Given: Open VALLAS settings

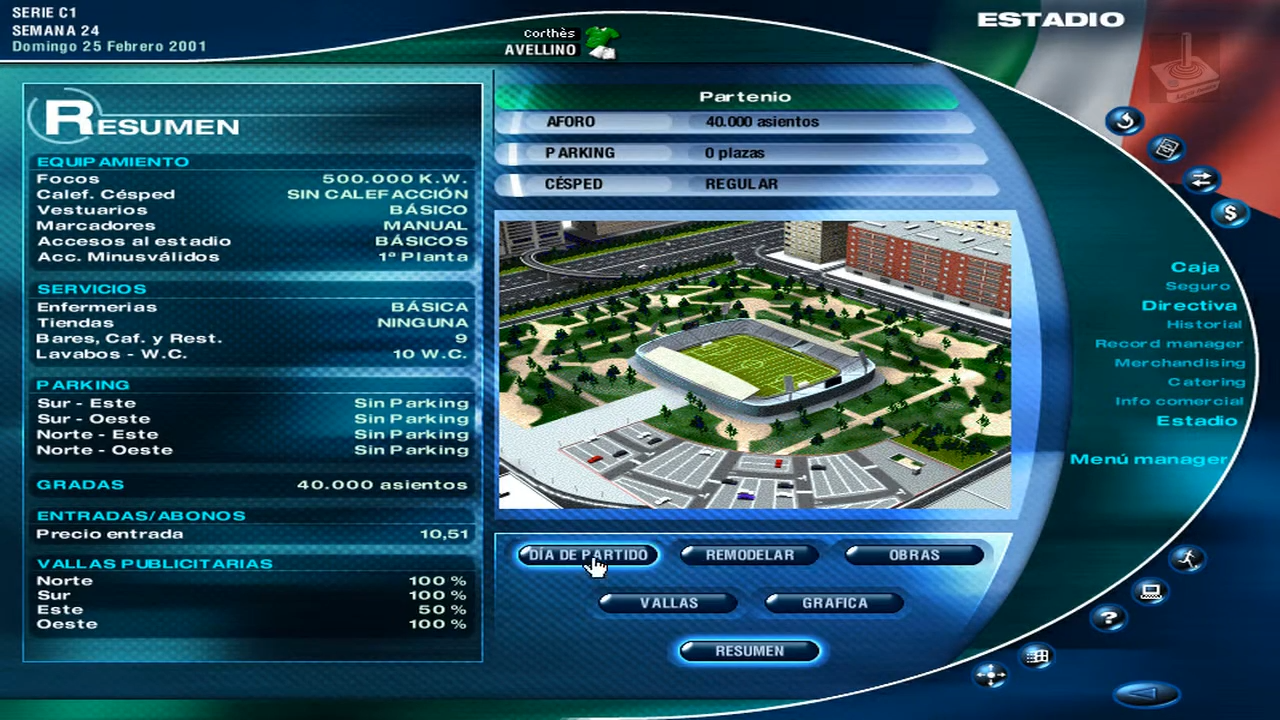Looking at the screenshot, I should tap(668, 602).
